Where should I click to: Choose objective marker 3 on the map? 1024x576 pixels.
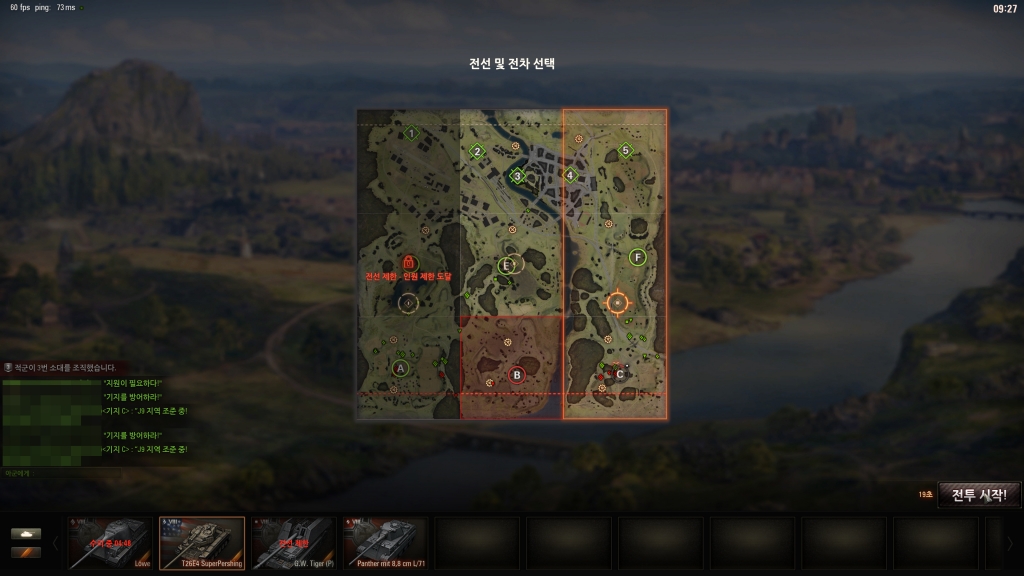click(518, 176)
